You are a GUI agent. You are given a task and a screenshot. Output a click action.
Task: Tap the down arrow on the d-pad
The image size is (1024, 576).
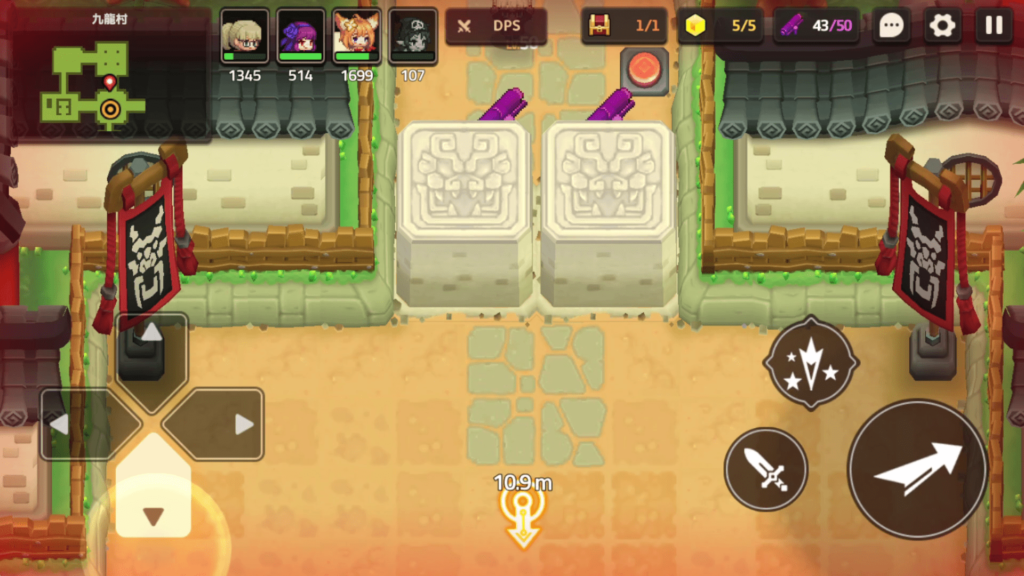[x=152, y=500]
